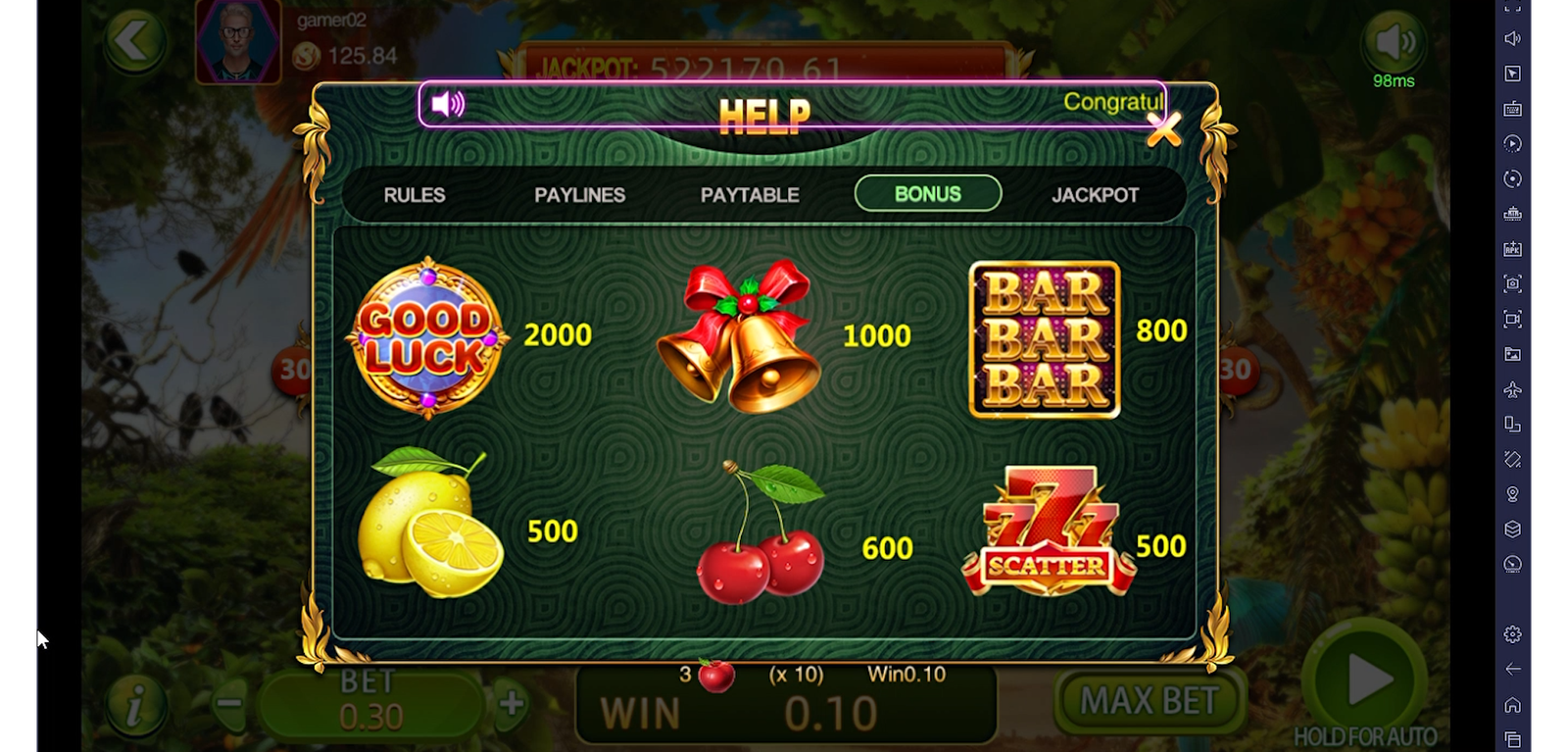Switch to the Rules tab
Image resolution: width=1568 pixels, height=752 pixels.
point(415,195)
